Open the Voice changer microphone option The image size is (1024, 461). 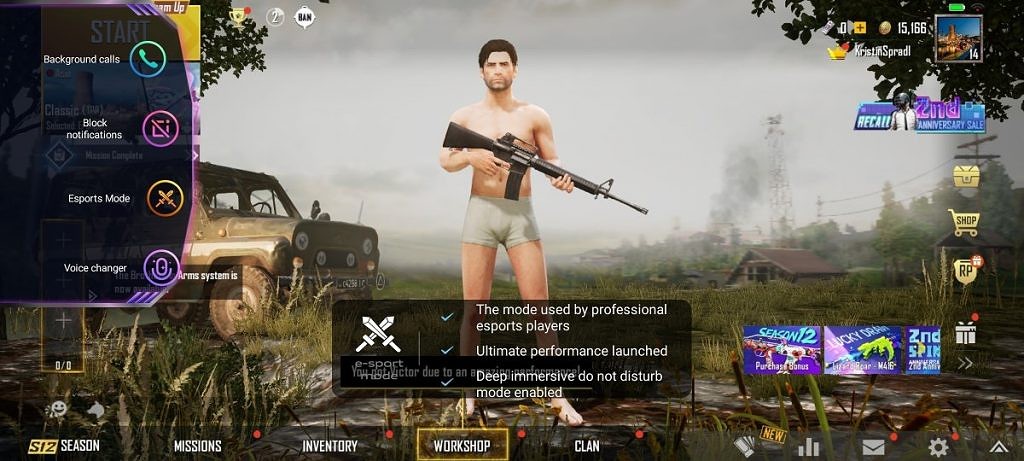(160, 267)
